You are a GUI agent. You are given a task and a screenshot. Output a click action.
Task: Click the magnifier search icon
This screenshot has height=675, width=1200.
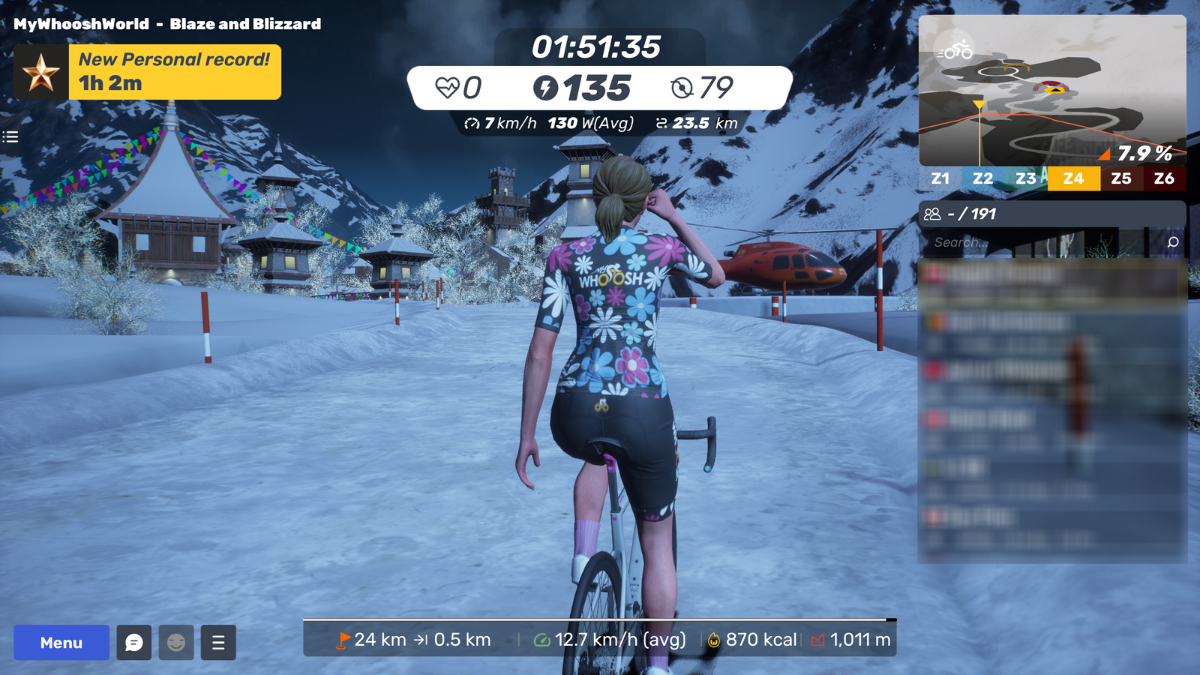pos(1173,242)
